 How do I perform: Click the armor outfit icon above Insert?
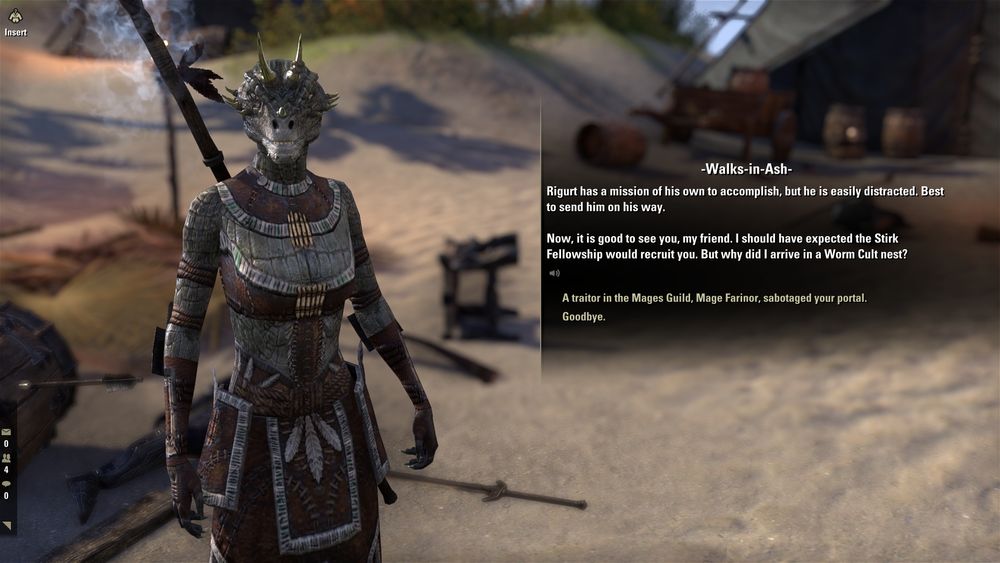pos(14,14)
